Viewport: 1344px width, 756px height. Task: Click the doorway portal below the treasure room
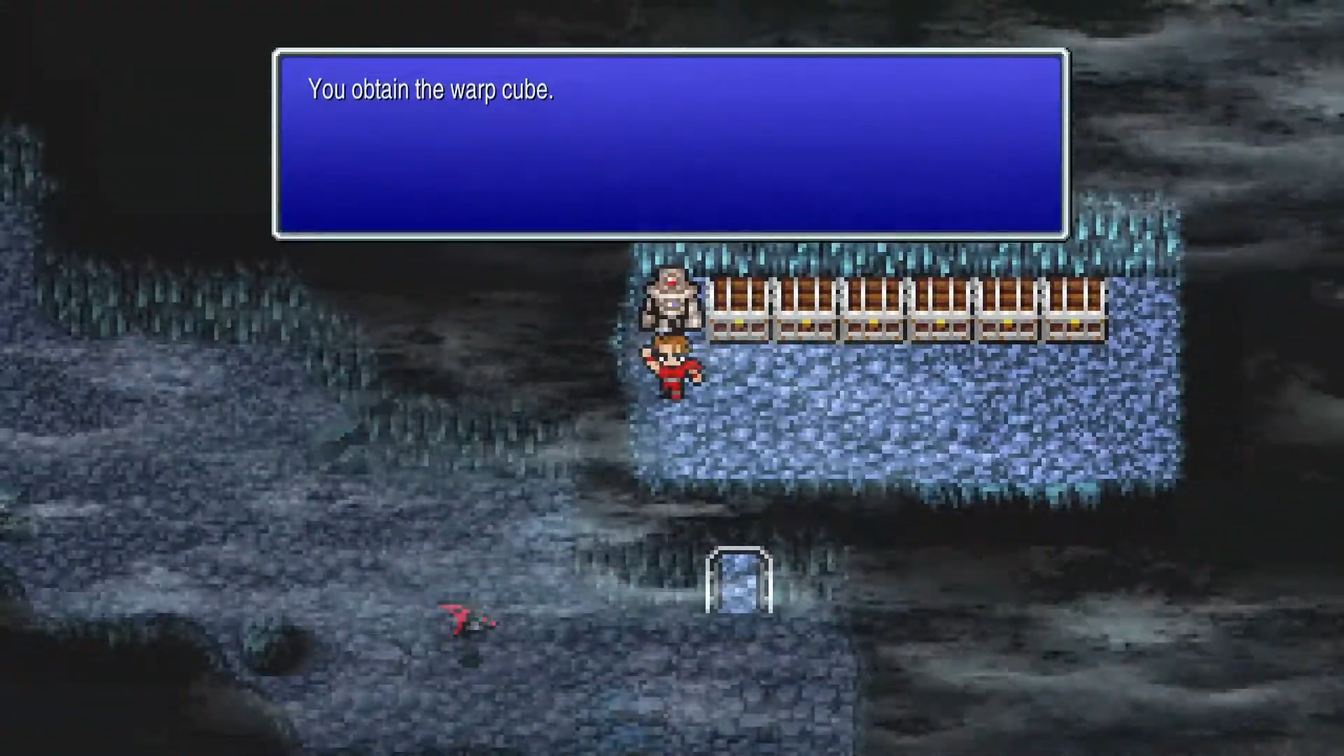point(740,583)
